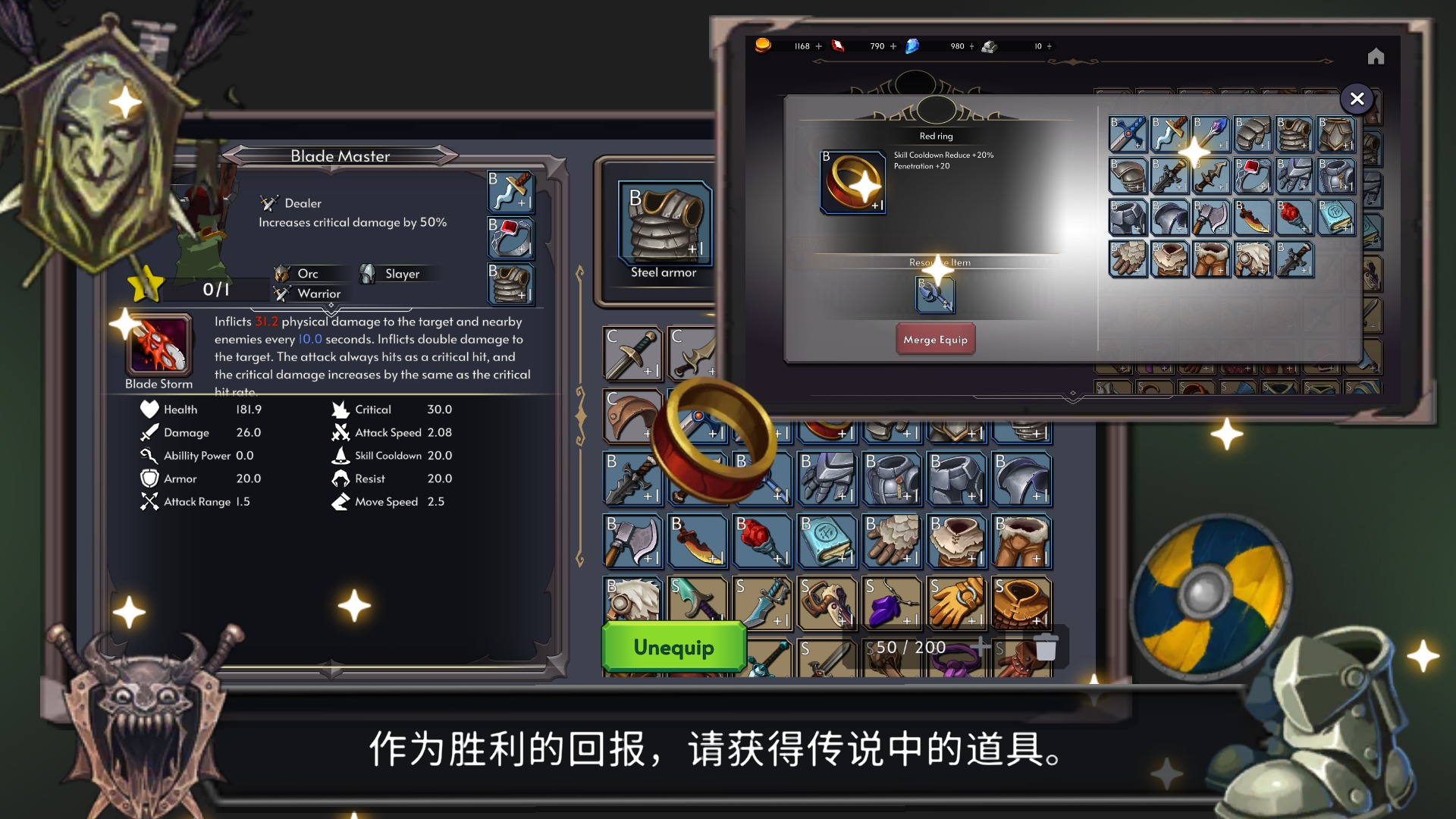The width and height of the screenshot is (1456, 819).
Task: Click the gold coin currency icon
Action: pyautogui.click(x=764, y=46)
